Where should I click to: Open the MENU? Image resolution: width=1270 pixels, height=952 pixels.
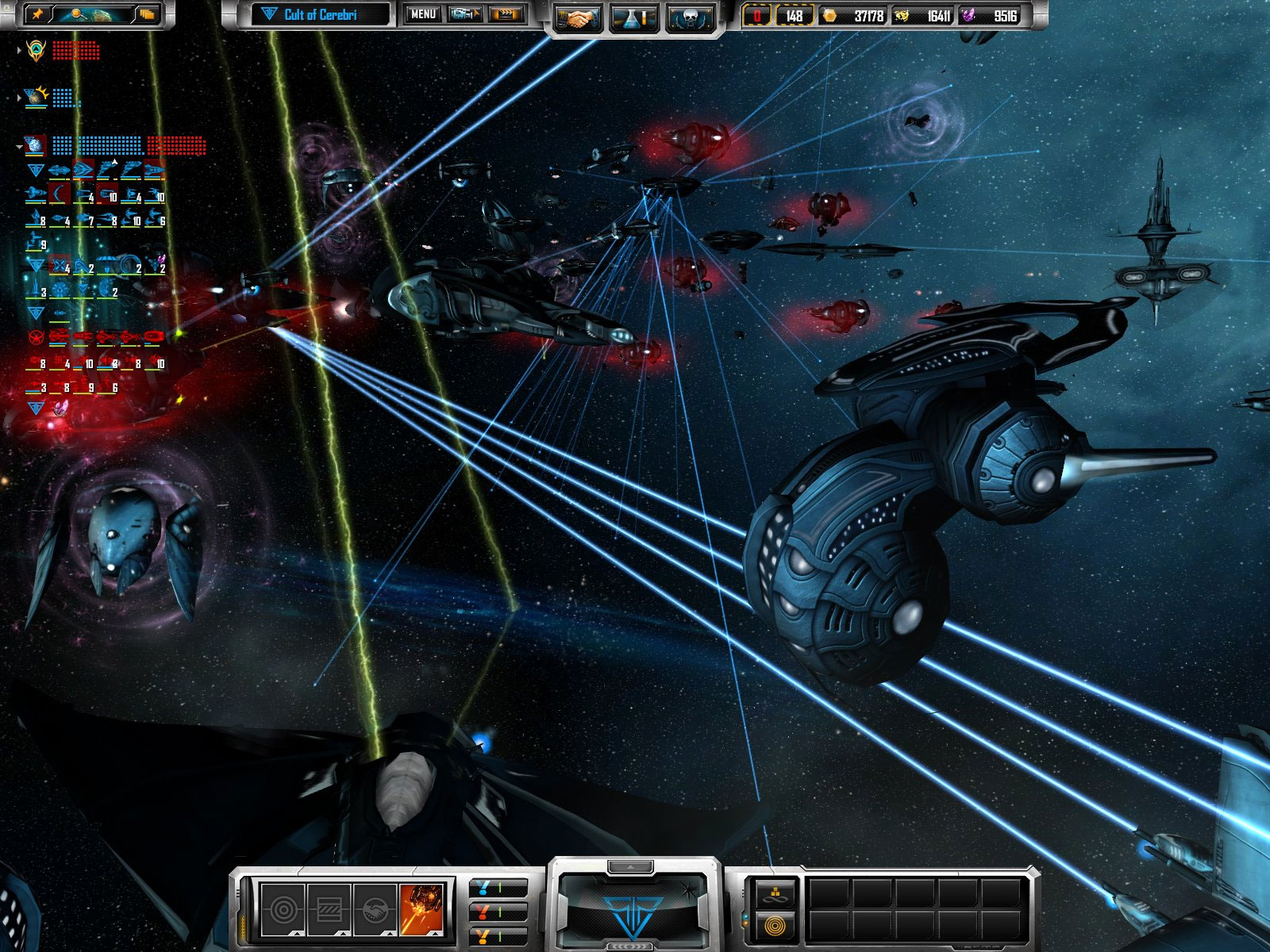click(x=423, y=13)
